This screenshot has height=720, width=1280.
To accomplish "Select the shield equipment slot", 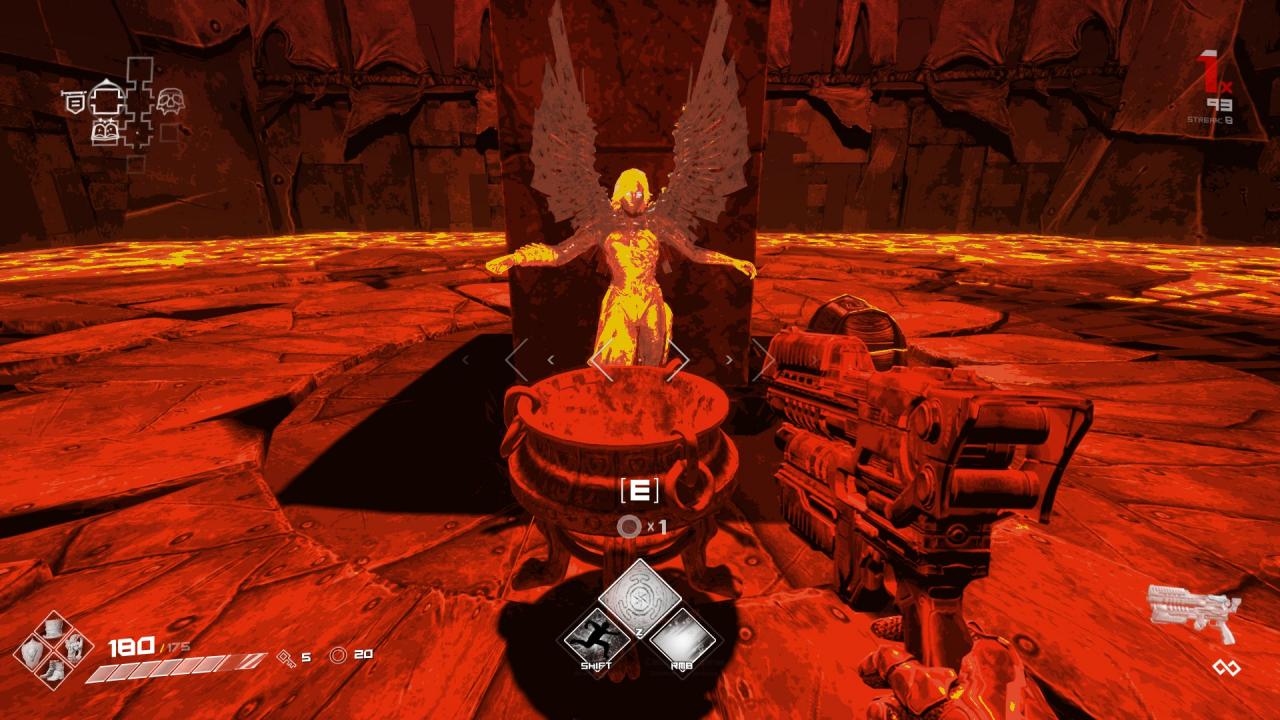I will click(33, 651).
